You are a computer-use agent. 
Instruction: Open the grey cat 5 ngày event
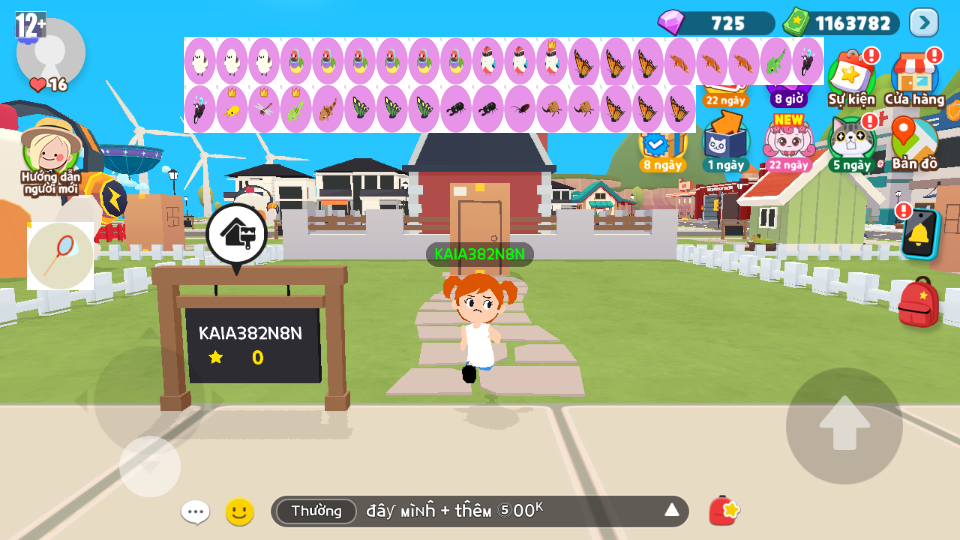coord(851,140)
